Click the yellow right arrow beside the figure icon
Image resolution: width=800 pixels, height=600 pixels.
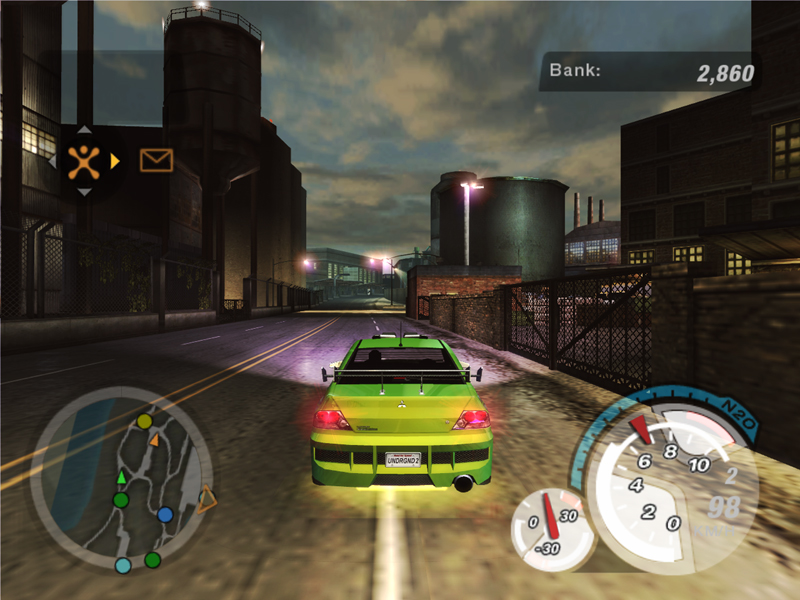pyautogui.click(x=116, y=160)
